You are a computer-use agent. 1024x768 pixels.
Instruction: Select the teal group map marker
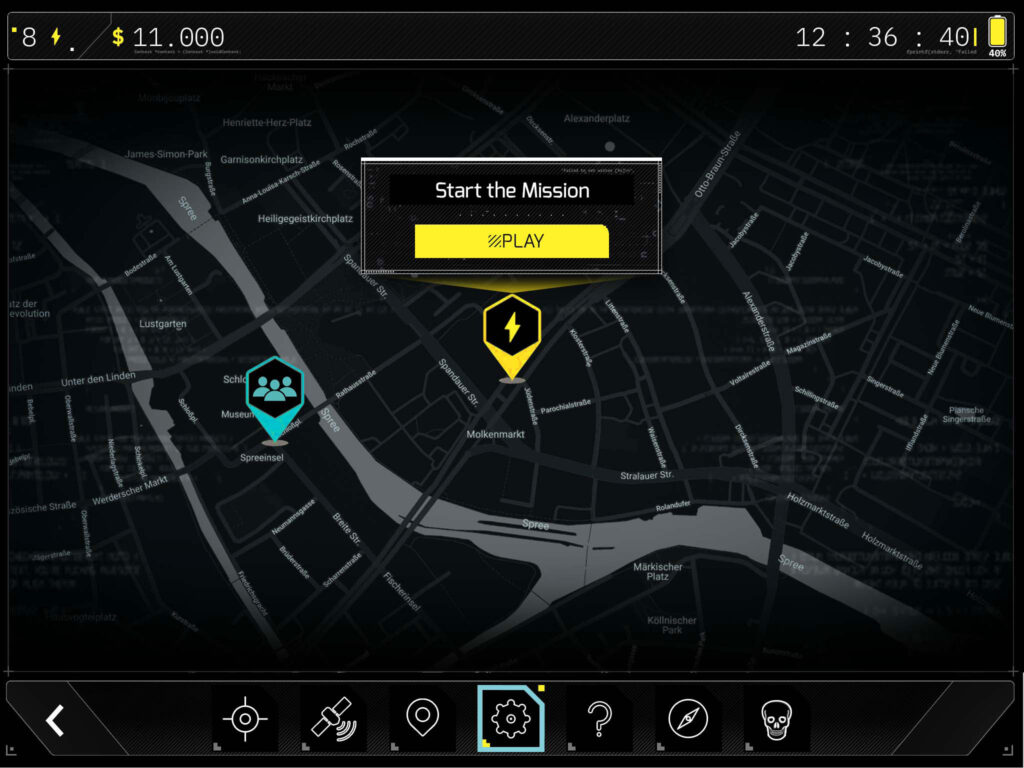pyautogui.click(x=274, y=392)
